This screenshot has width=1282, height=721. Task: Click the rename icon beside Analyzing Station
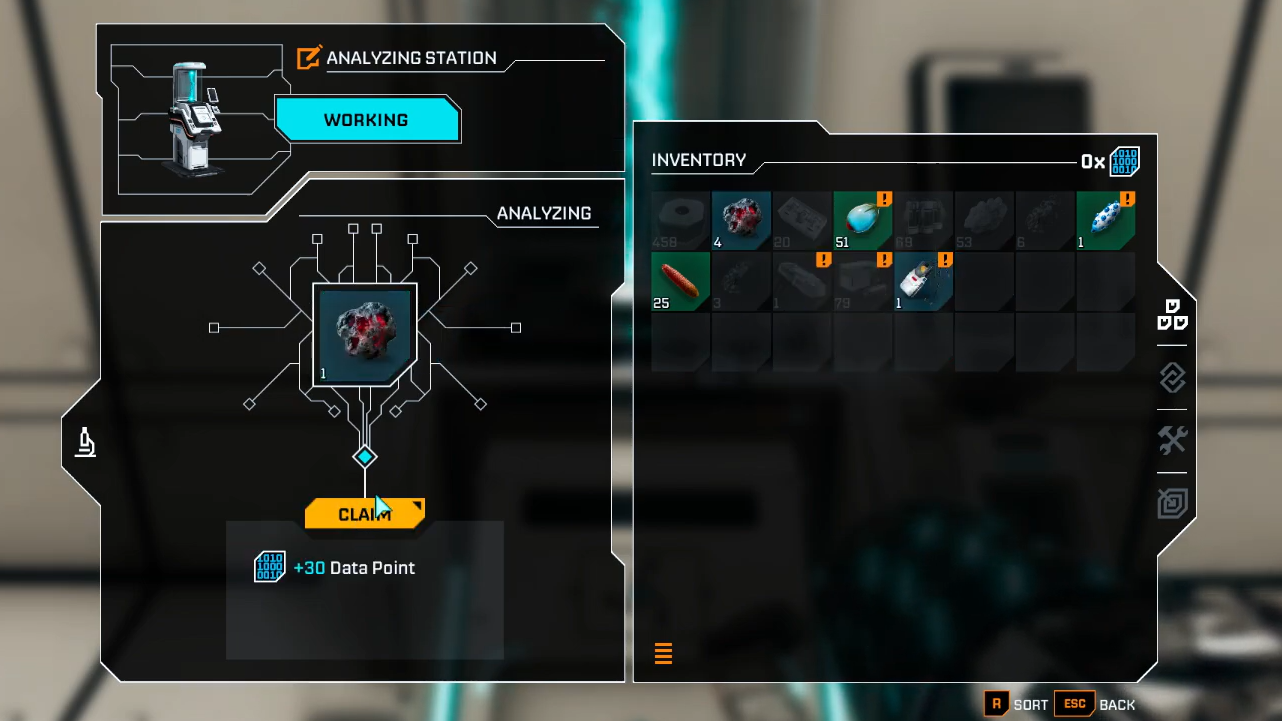pos(310,57)
